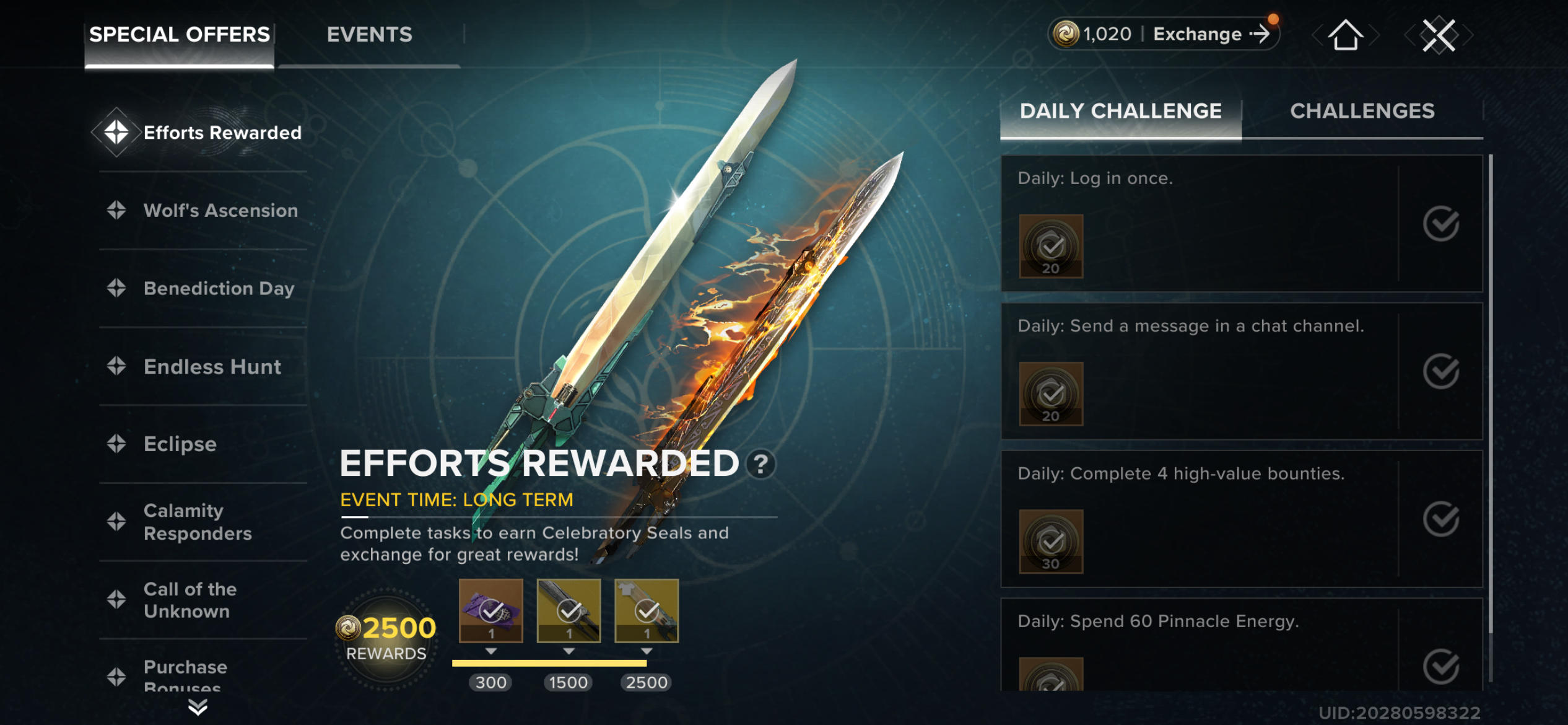The width and height of the screenshot is (1568, 725).
Task: Click the Home icon near top right
Action: (x=1344, y=35)
